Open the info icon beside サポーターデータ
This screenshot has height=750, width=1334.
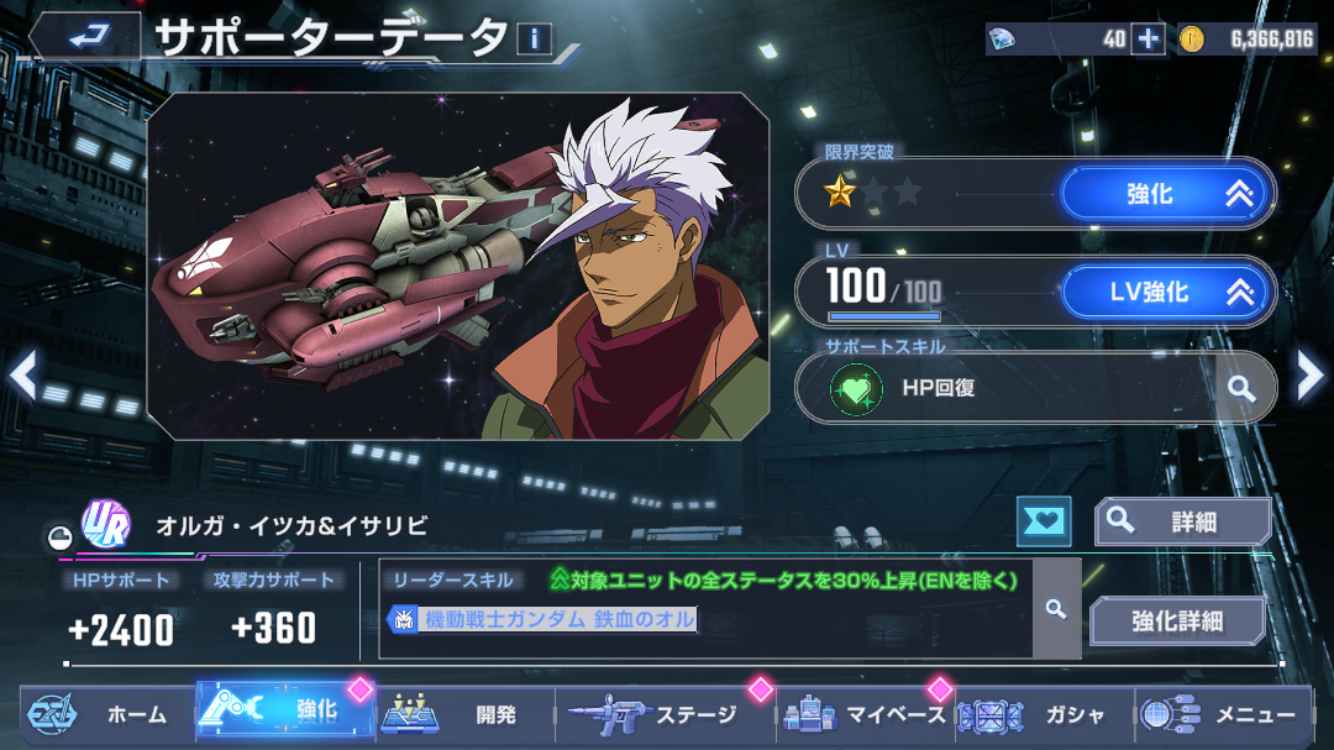point(534,40)
